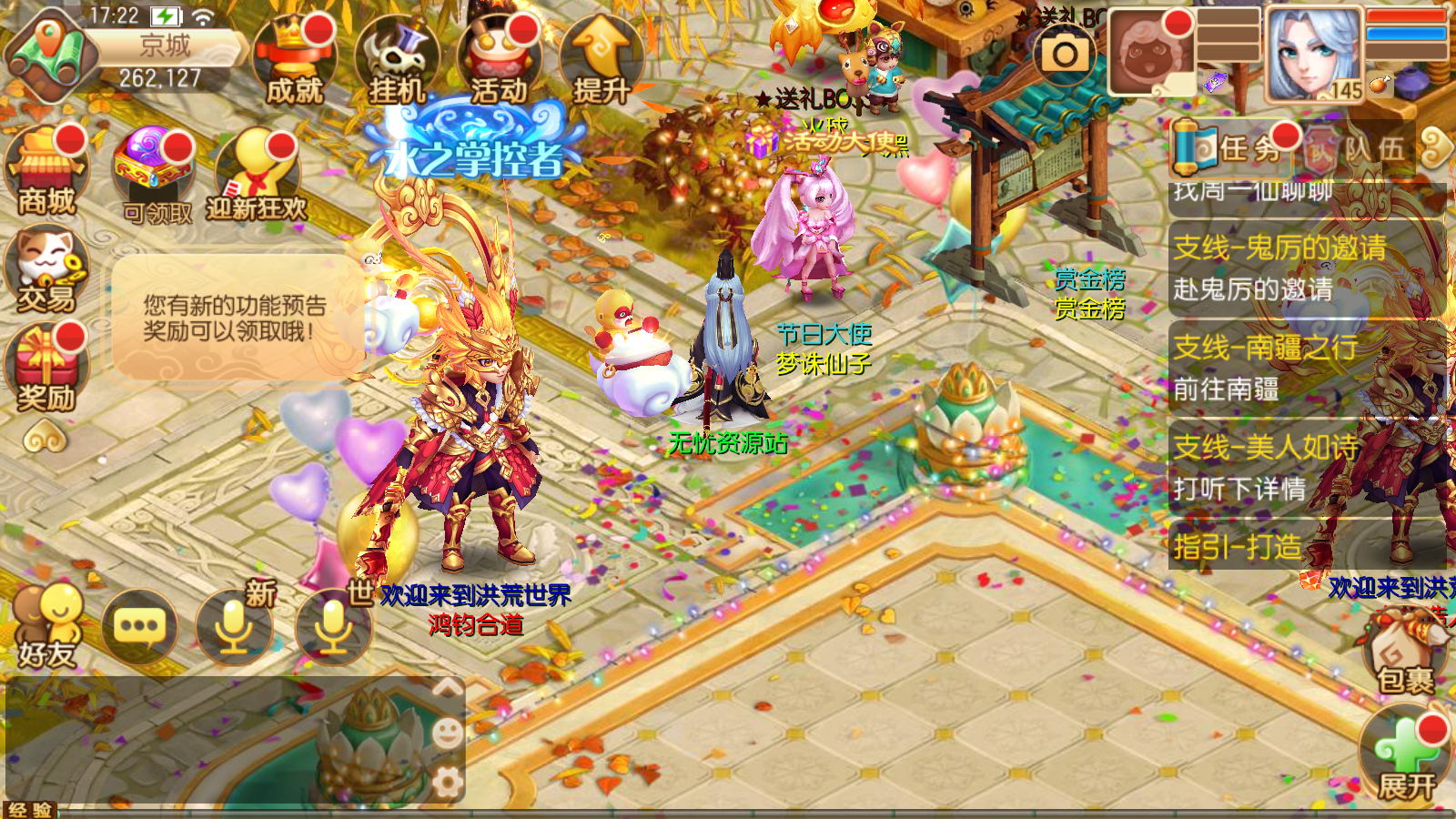This screenshot has height=819, width=1456.
Task: Take a screenshot with the camera button
Action: pos(1065,55)
